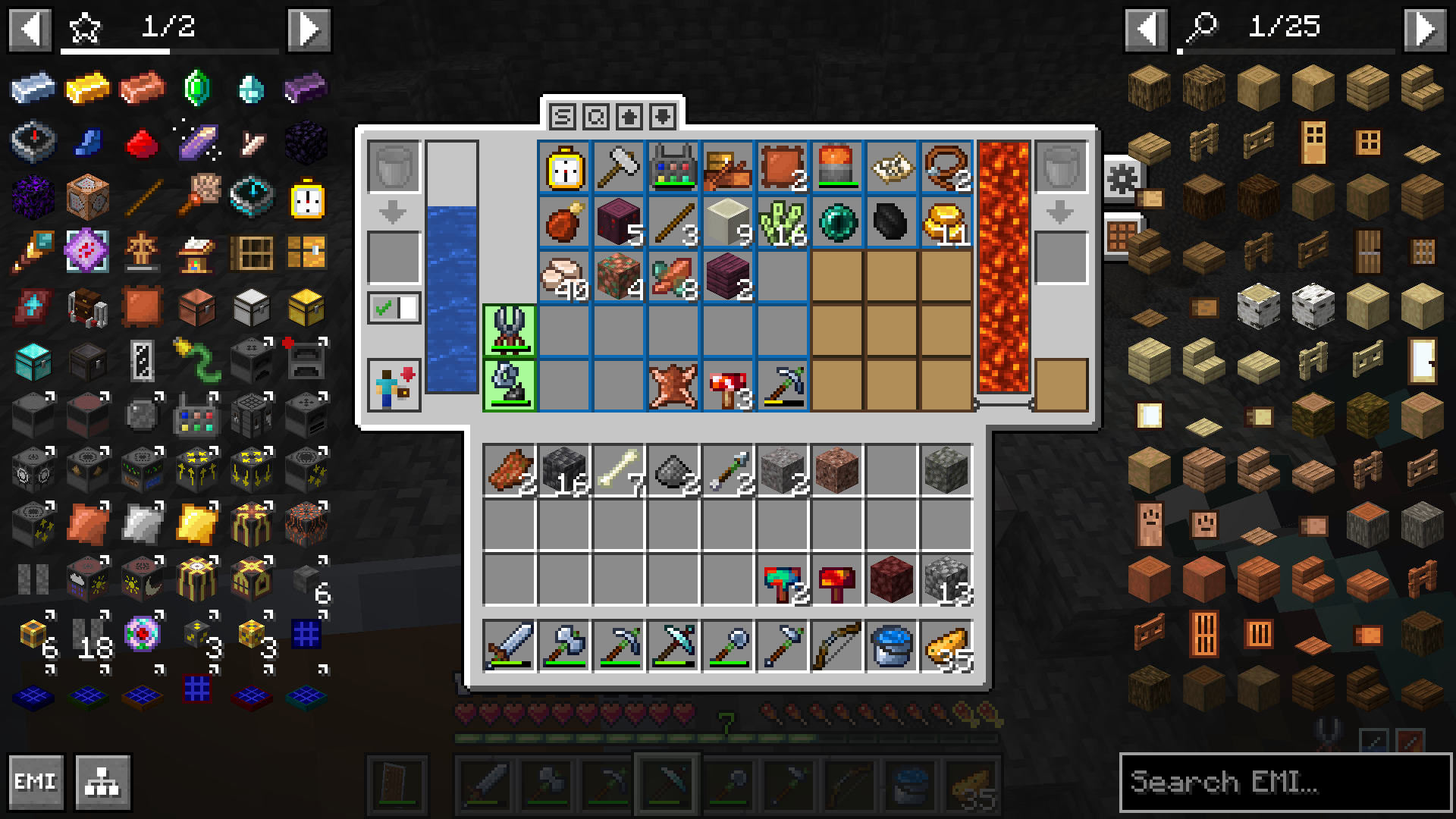Toggle the green shears upgrade slot

(508, 330)
